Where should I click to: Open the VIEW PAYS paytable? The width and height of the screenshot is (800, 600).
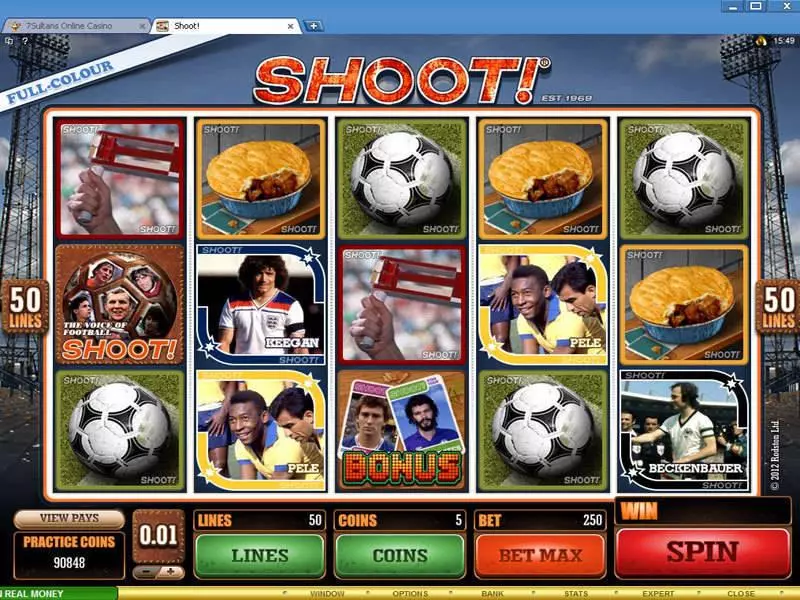pyautogui.click(x=69, y=519)
